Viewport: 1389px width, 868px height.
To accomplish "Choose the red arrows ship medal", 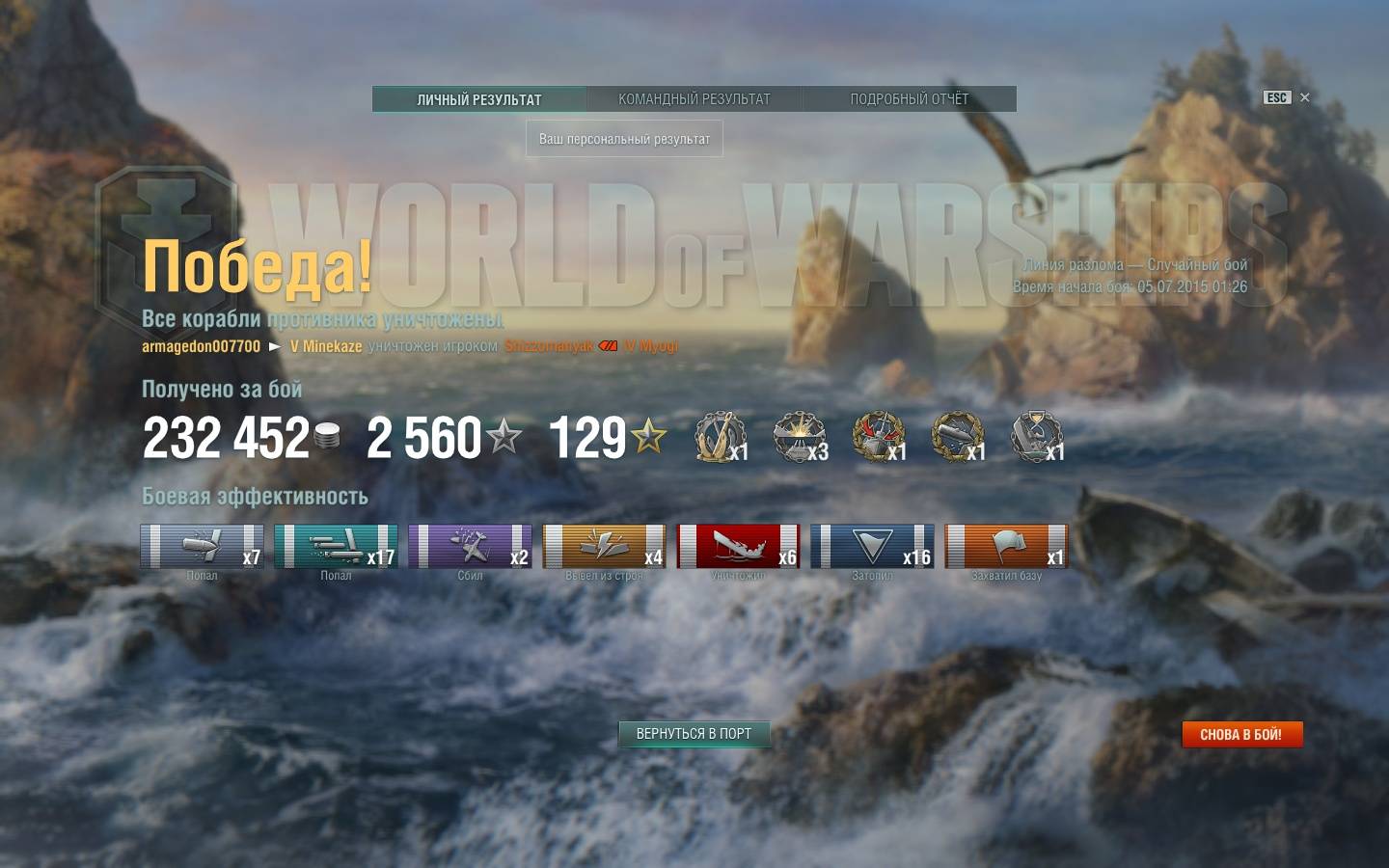I will [878, 437].
